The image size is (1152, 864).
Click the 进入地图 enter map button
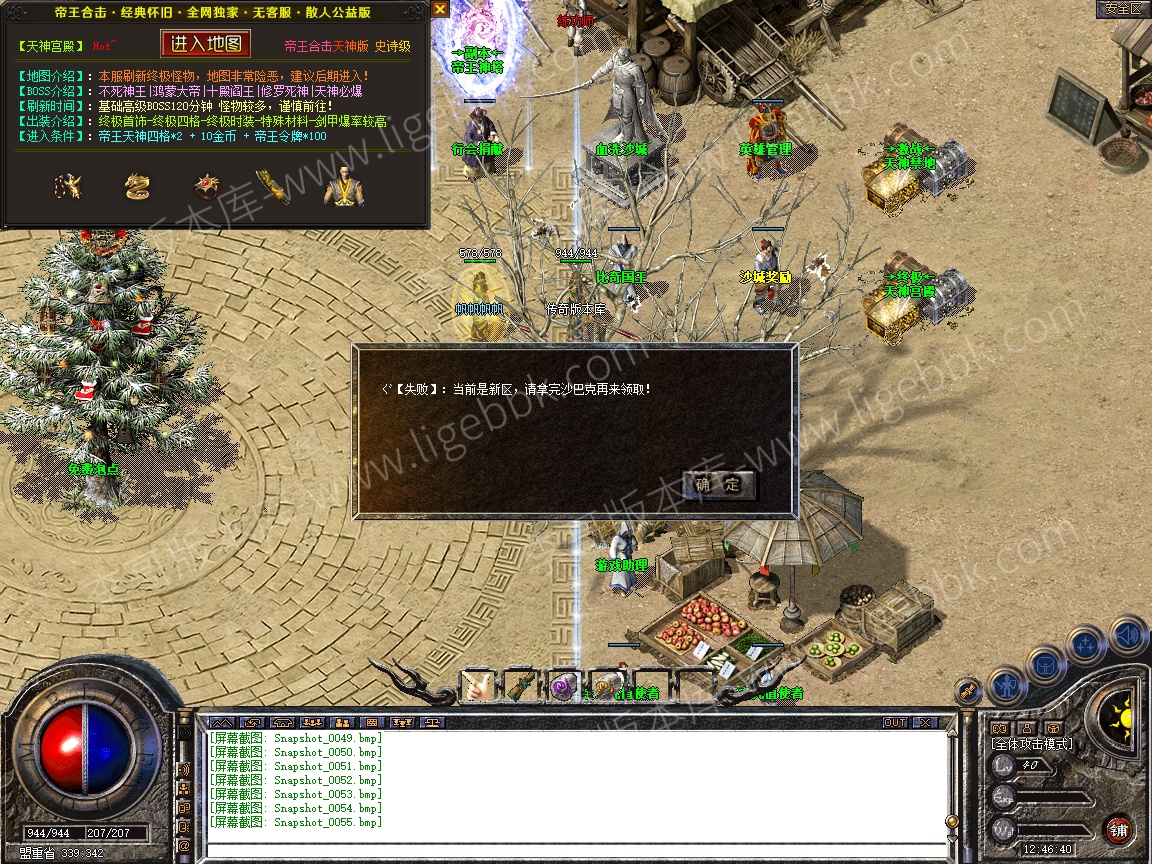[205, 44]
